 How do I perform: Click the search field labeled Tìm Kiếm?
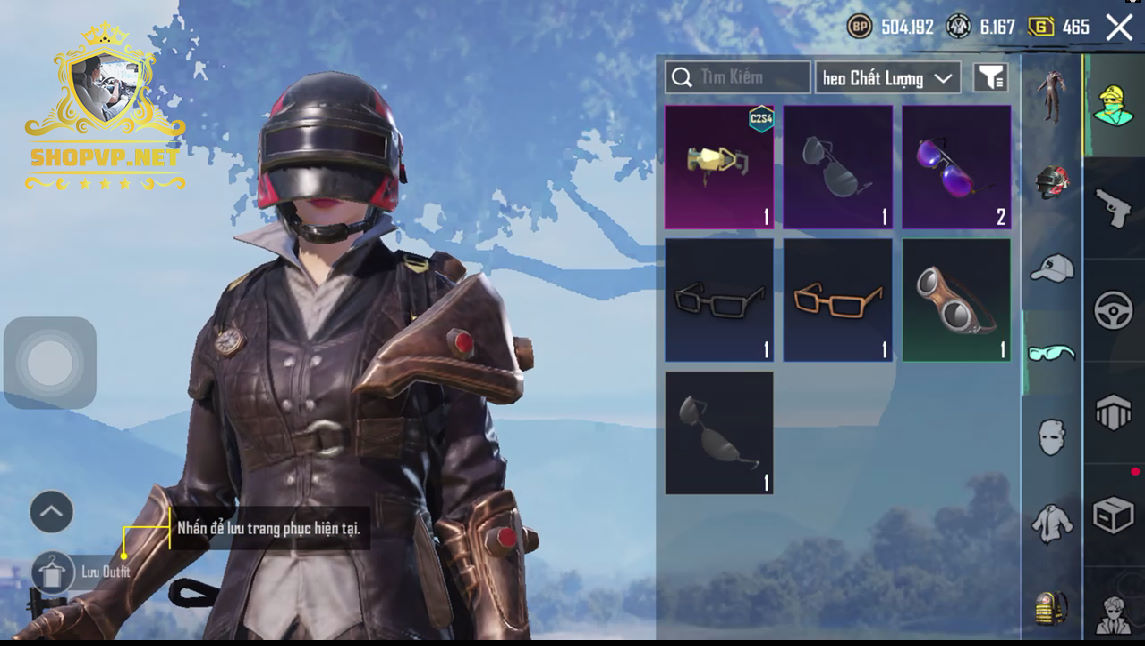738,77
